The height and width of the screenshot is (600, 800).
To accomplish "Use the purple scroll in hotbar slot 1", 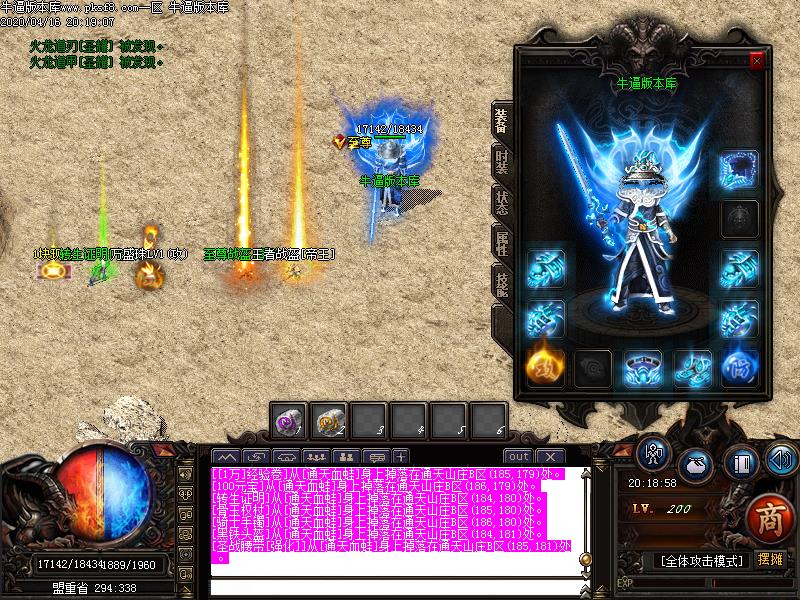I will click(289, 421).
